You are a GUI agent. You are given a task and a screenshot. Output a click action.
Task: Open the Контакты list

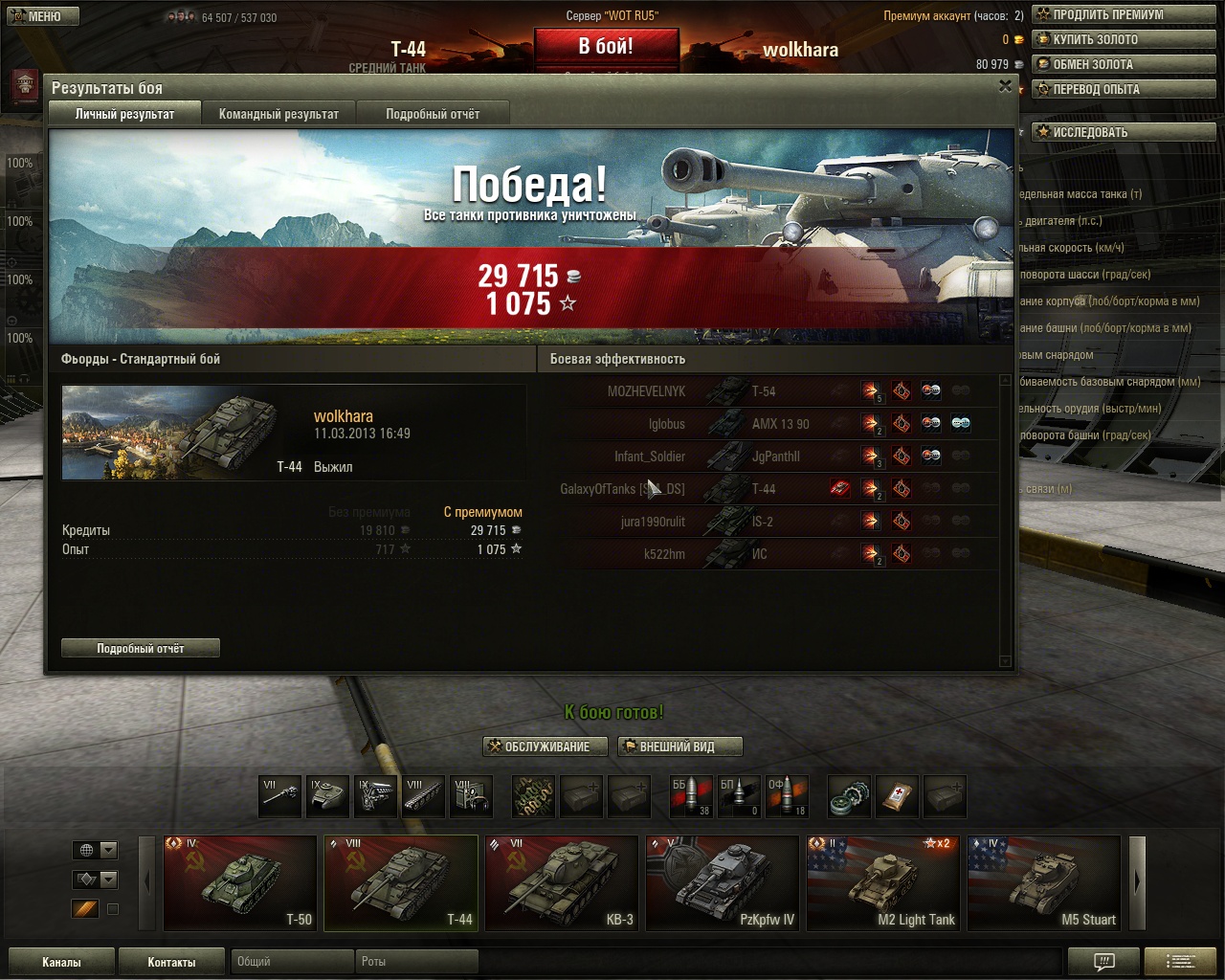tap(171, 962)
